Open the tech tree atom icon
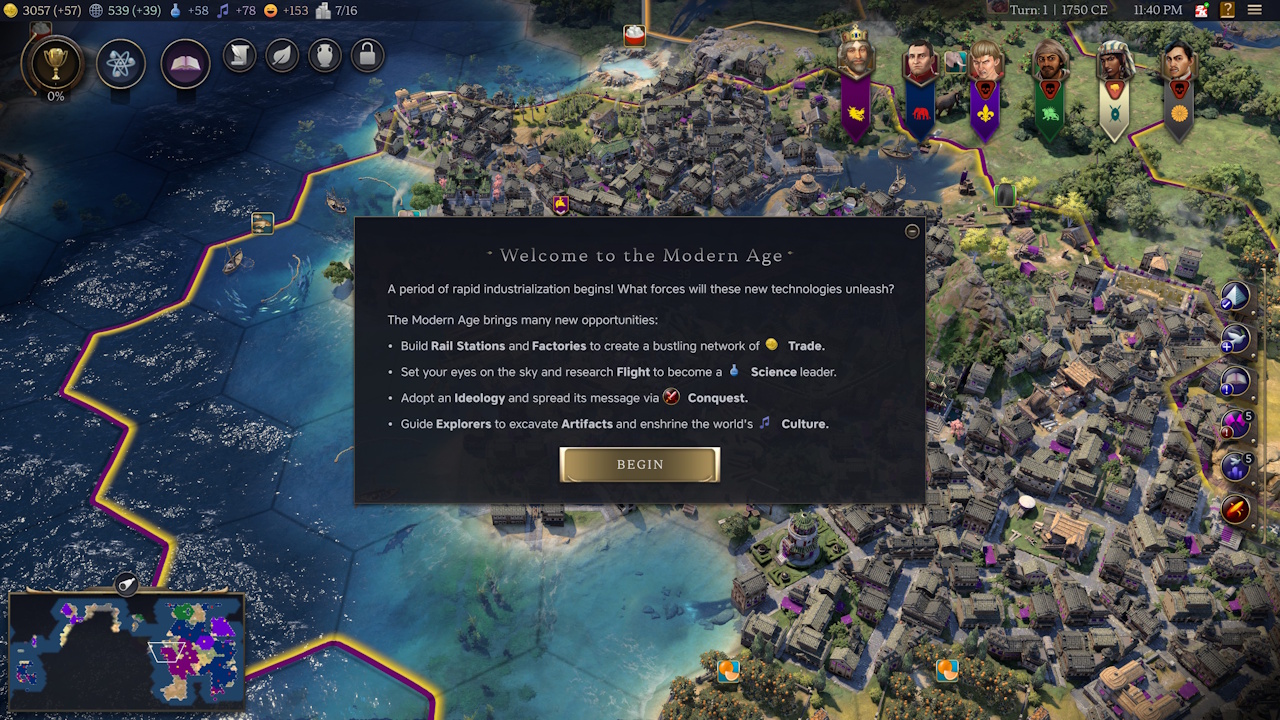 click(121, 65)
